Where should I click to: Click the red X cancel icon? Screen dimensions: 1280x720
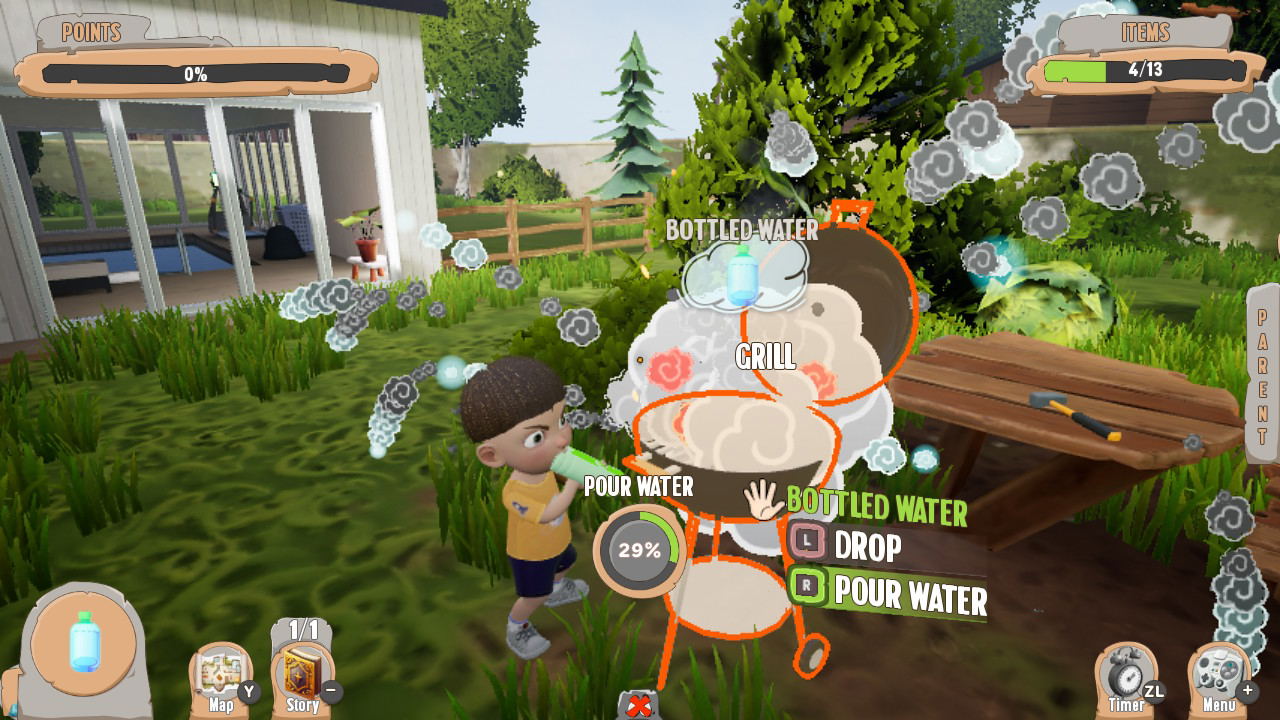tap(639, 706)
